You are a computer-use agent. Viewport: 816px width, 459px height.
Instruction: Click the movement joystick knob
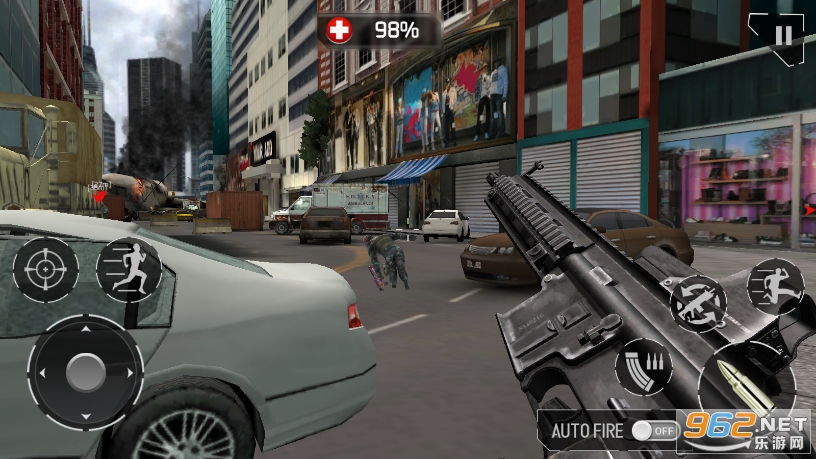[86, 372]
